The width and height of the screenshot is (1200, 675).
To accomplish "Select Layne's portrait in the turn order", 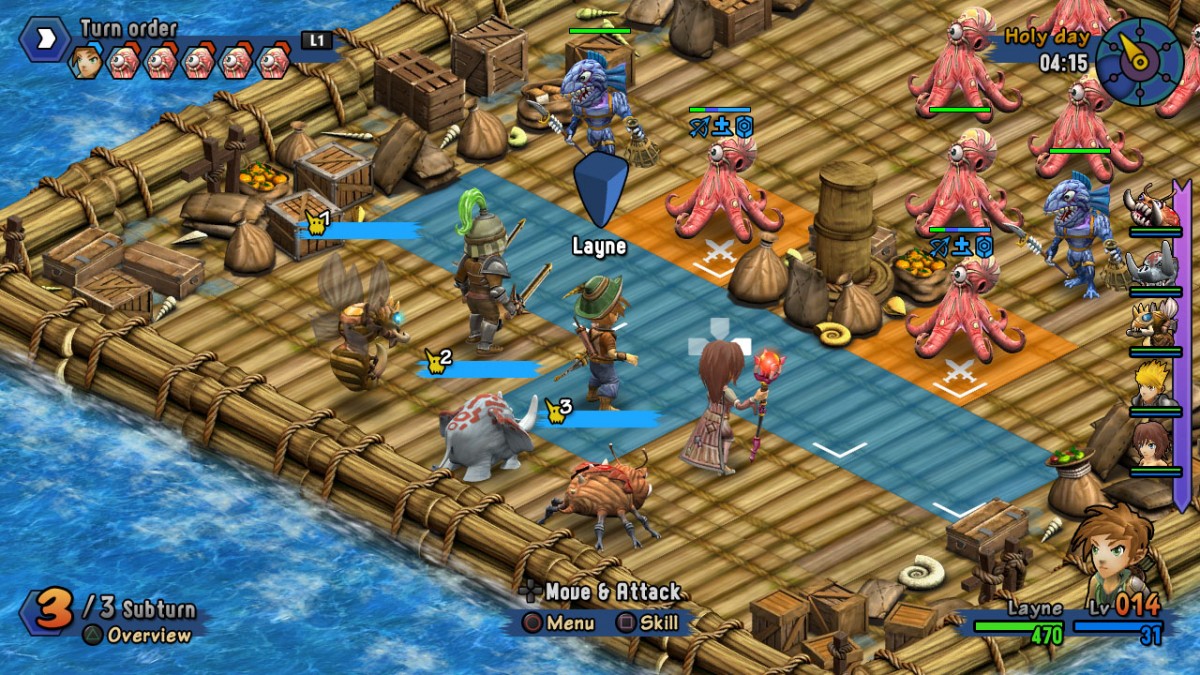I will pyautogui.click(x=86, y=62).
